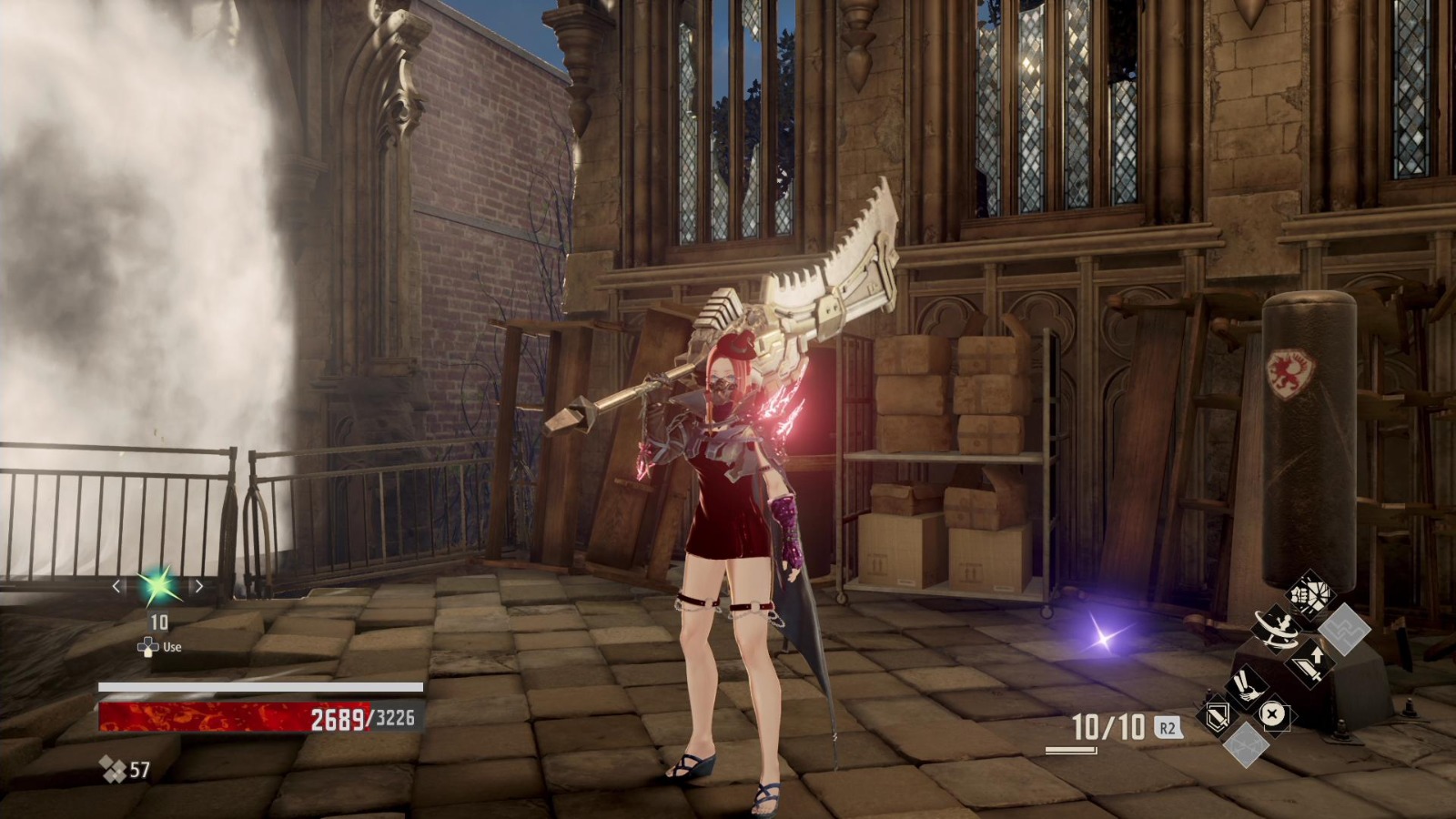Select the empty gray Gift slot at the bottom
This screenshot has width=1456, height=819.
click(x=1245, y=746)
